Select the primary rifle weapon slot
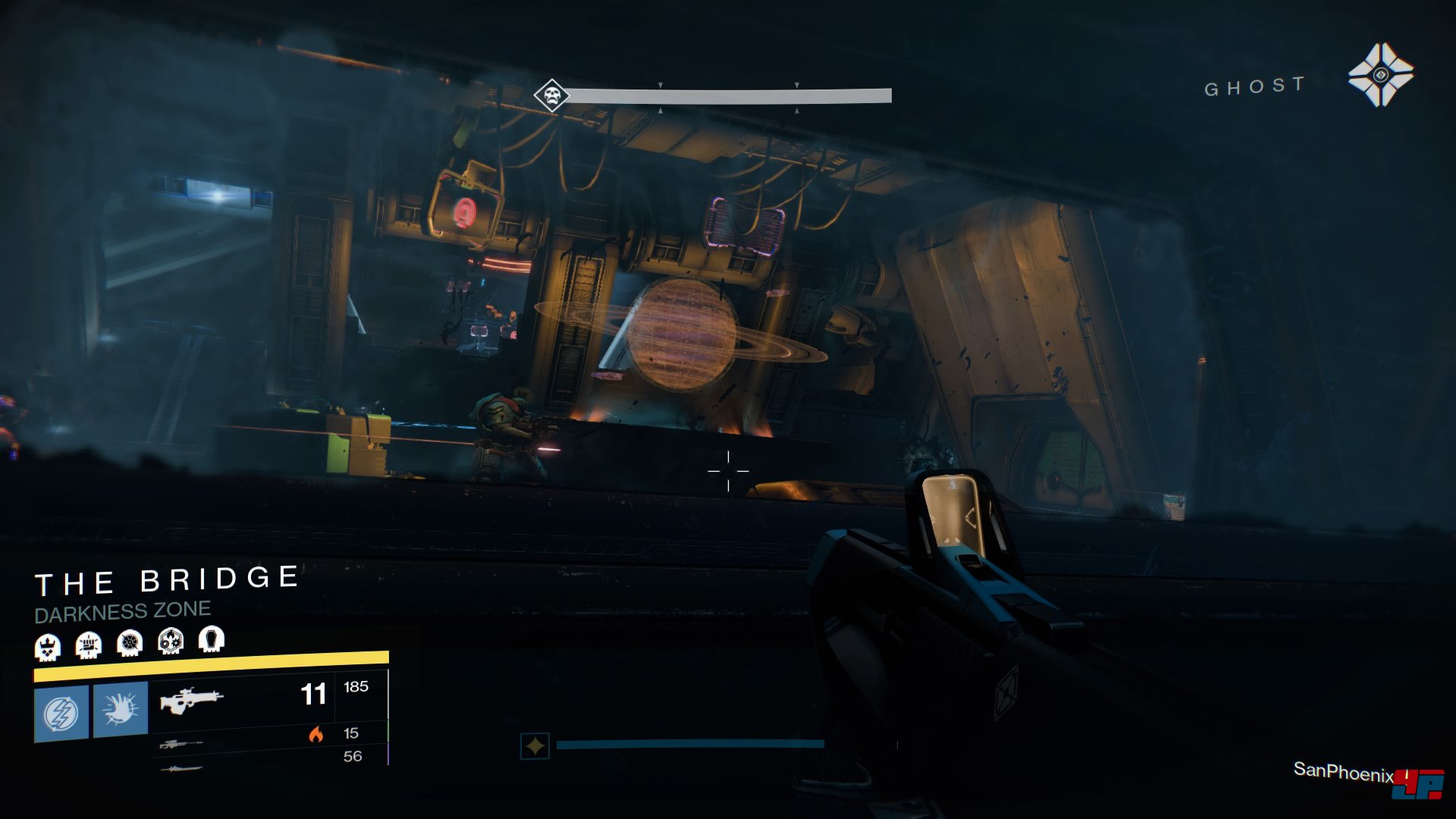Viewport: 1456px width, 819px height. pyautogui.click(x=191, y=699)
